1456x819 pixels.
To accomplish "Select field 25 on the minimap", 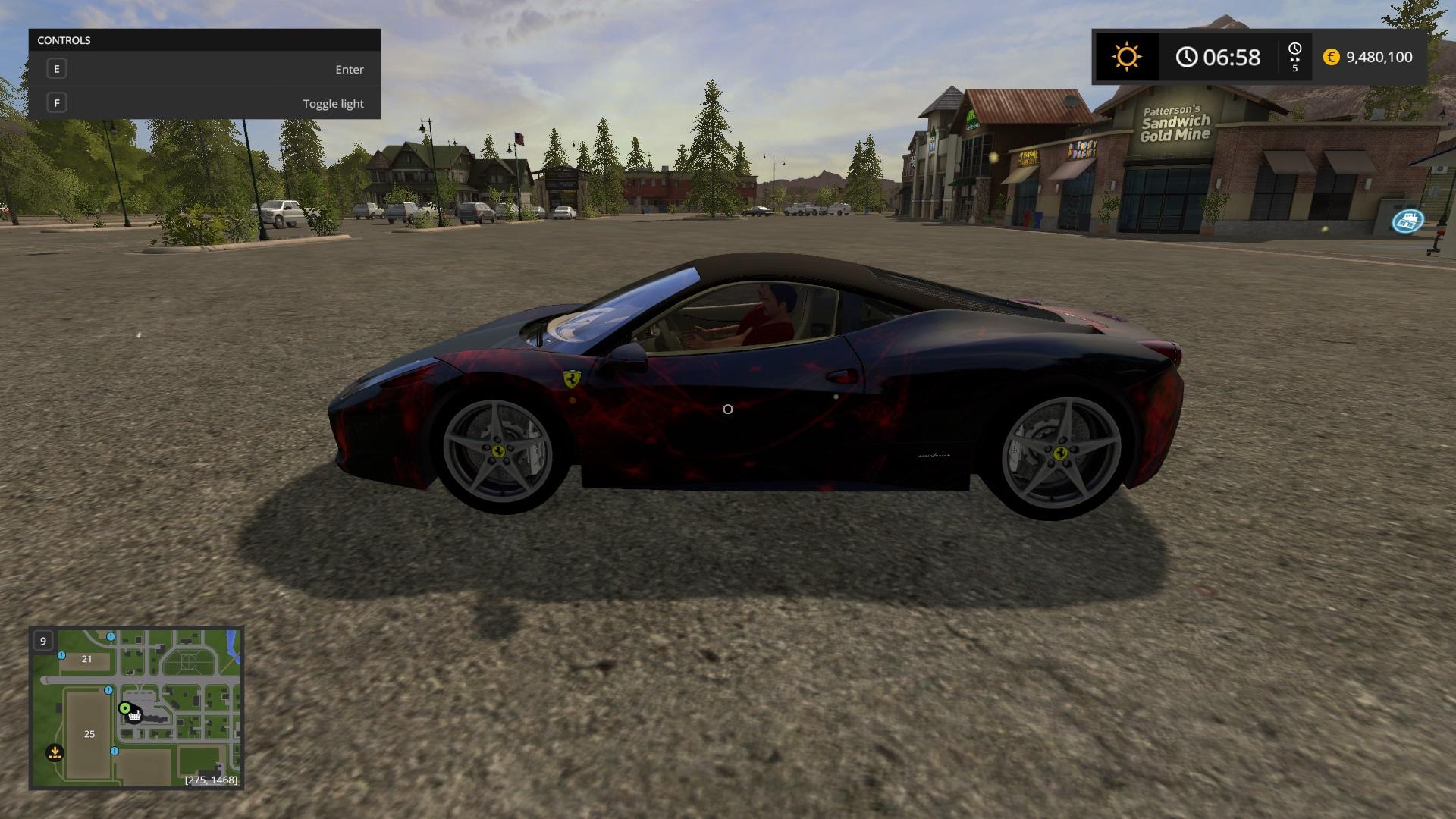I will (89, 733).
